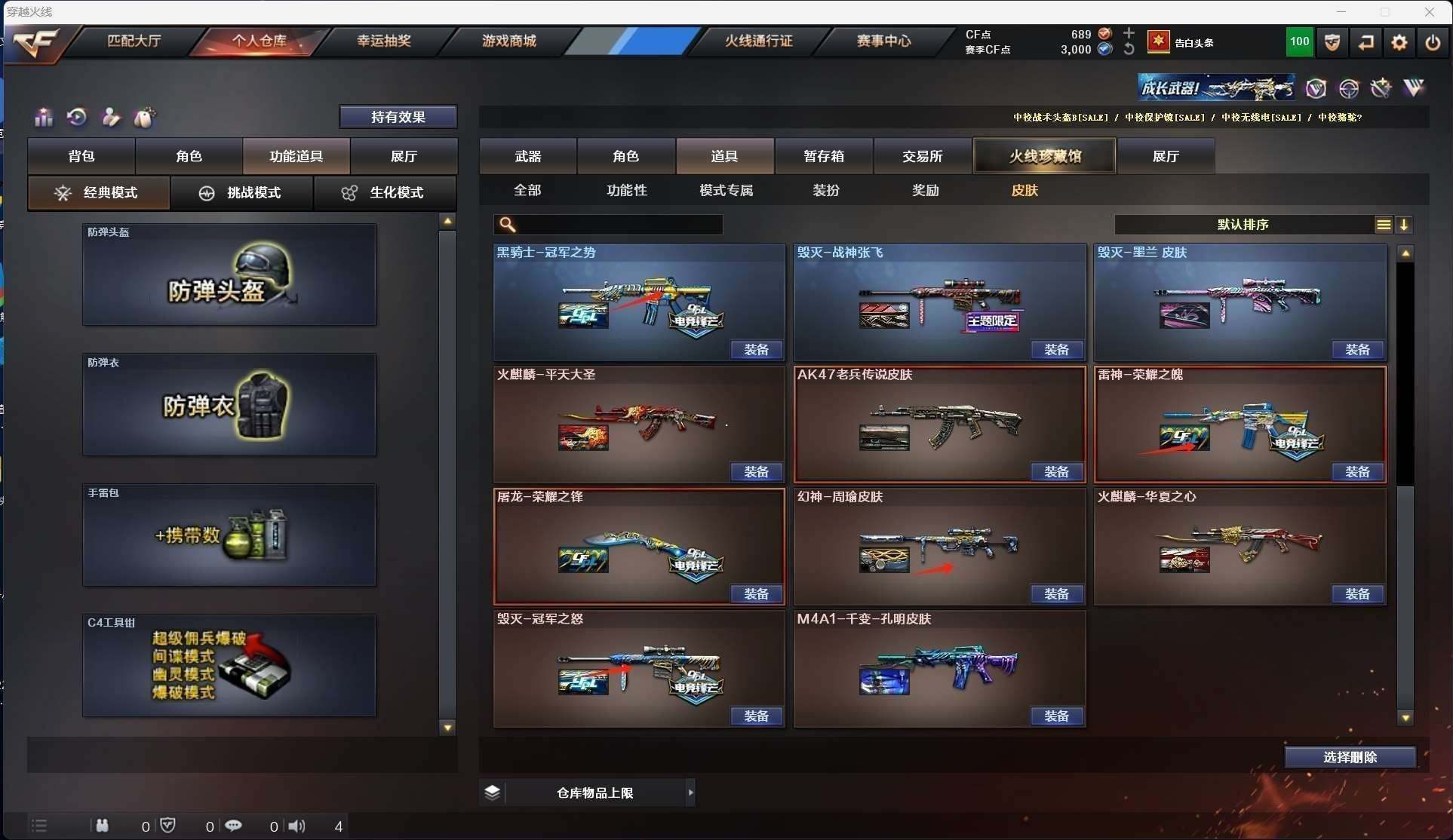Screen dimensions: 1453x840
Task: Choose the 挑战模式 challenge mode tab
Action: tap(241, 193)
